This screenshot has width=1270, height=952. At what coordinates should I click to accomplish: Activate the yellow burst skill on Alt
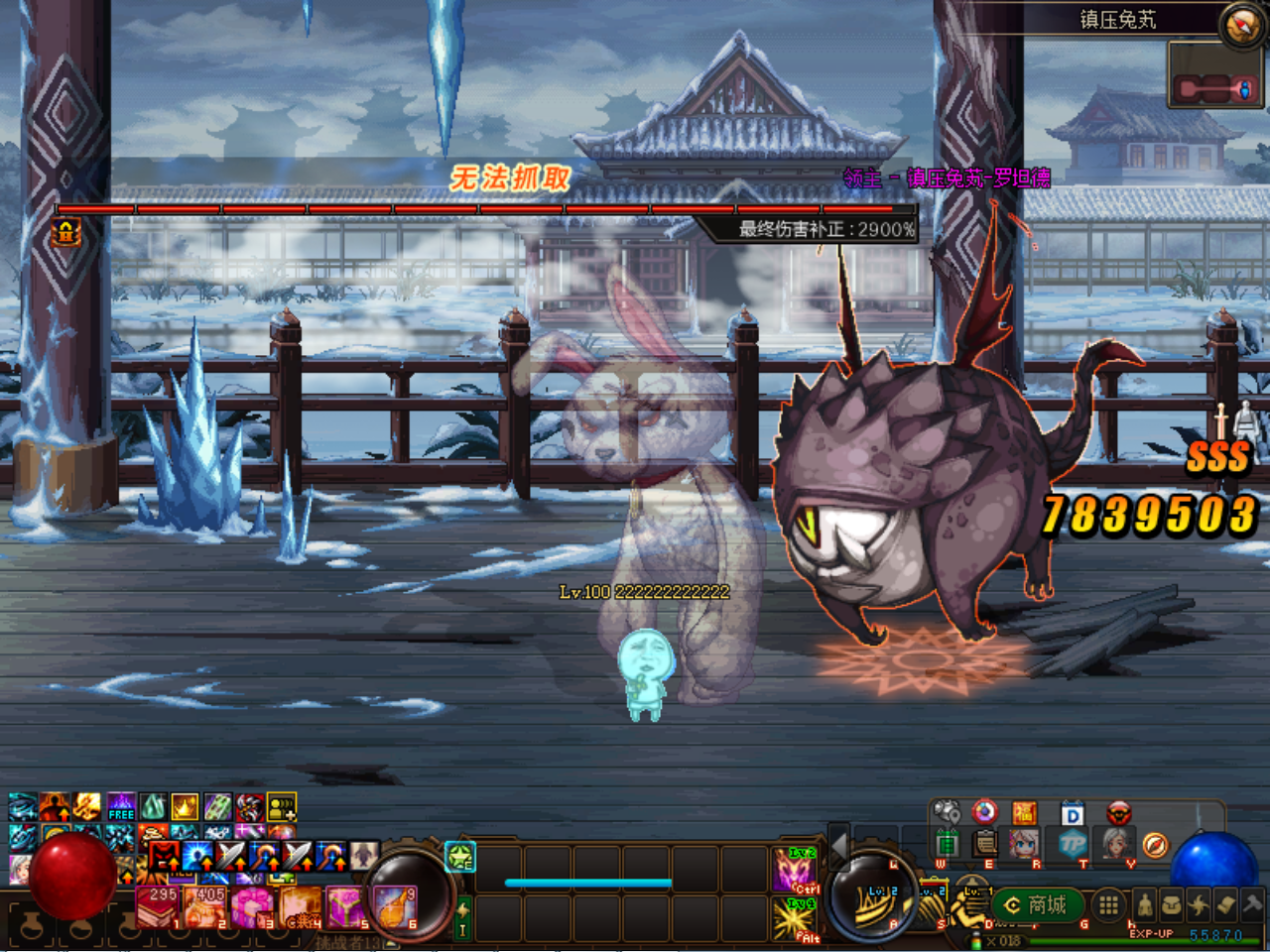pos(796,918)
